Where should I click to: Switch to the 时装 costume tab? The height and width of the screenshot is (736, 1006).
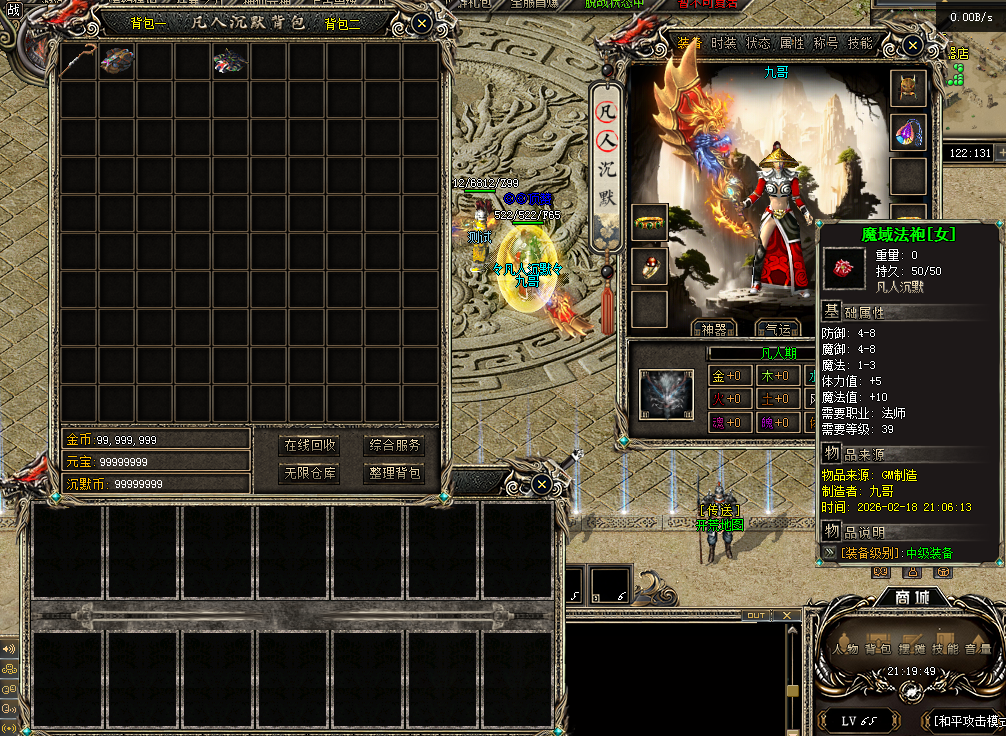pos(723,44)
